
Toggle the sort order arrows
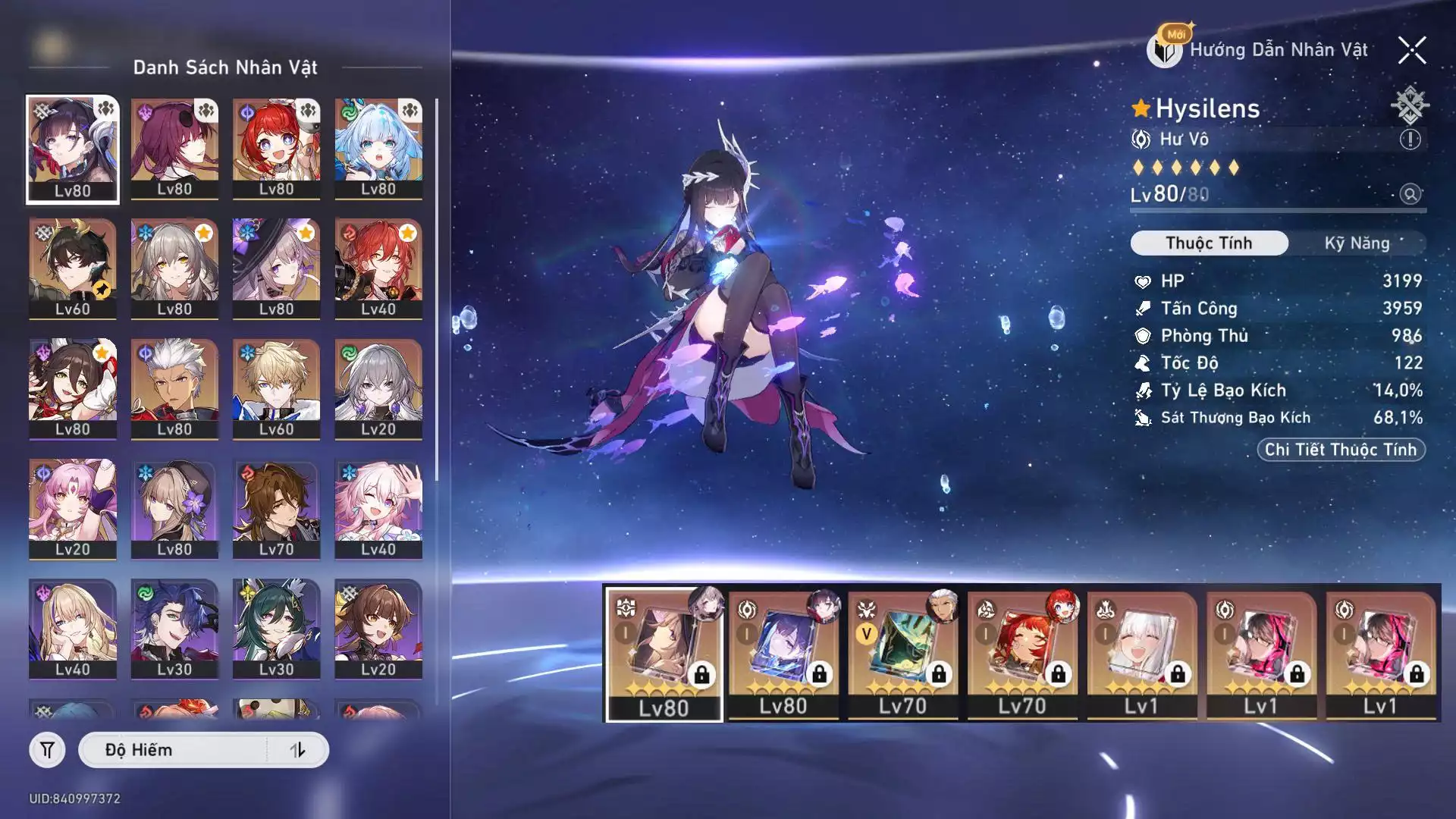pos(297,750)
